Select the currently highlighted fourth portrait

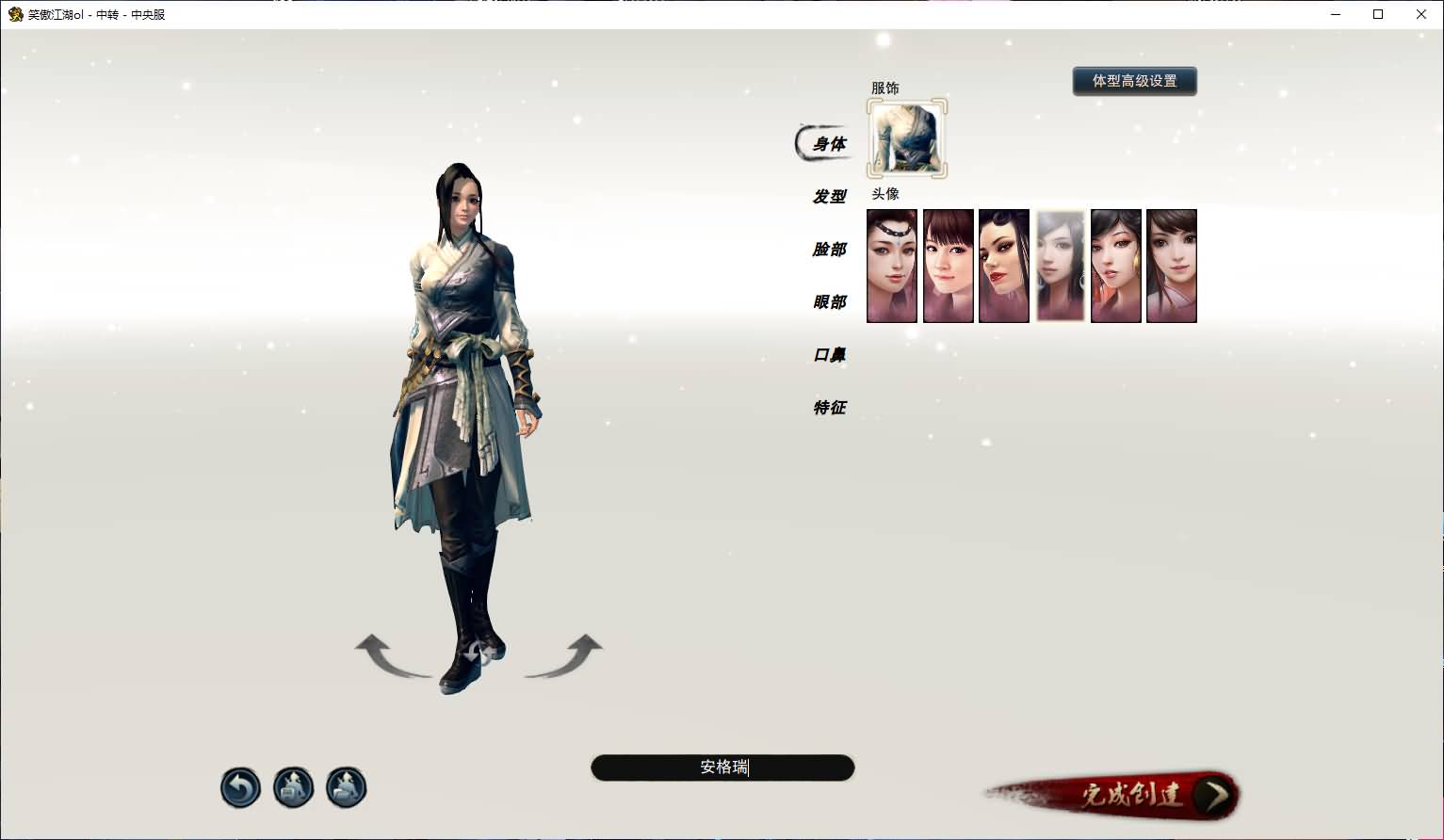pos(1060,266)
